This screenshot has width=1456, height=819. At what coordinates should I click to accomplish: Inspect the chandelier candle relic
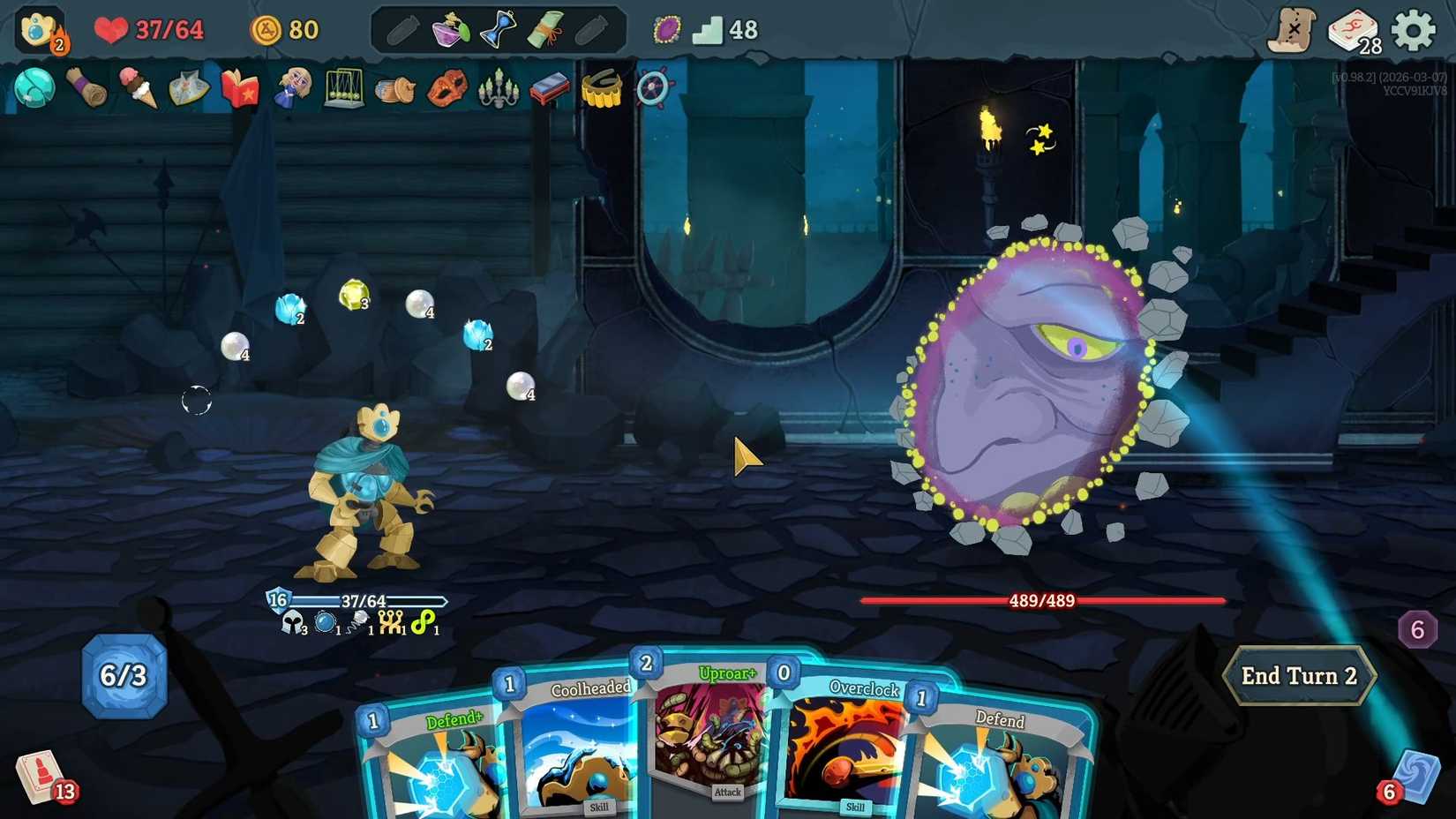point(499,88)
